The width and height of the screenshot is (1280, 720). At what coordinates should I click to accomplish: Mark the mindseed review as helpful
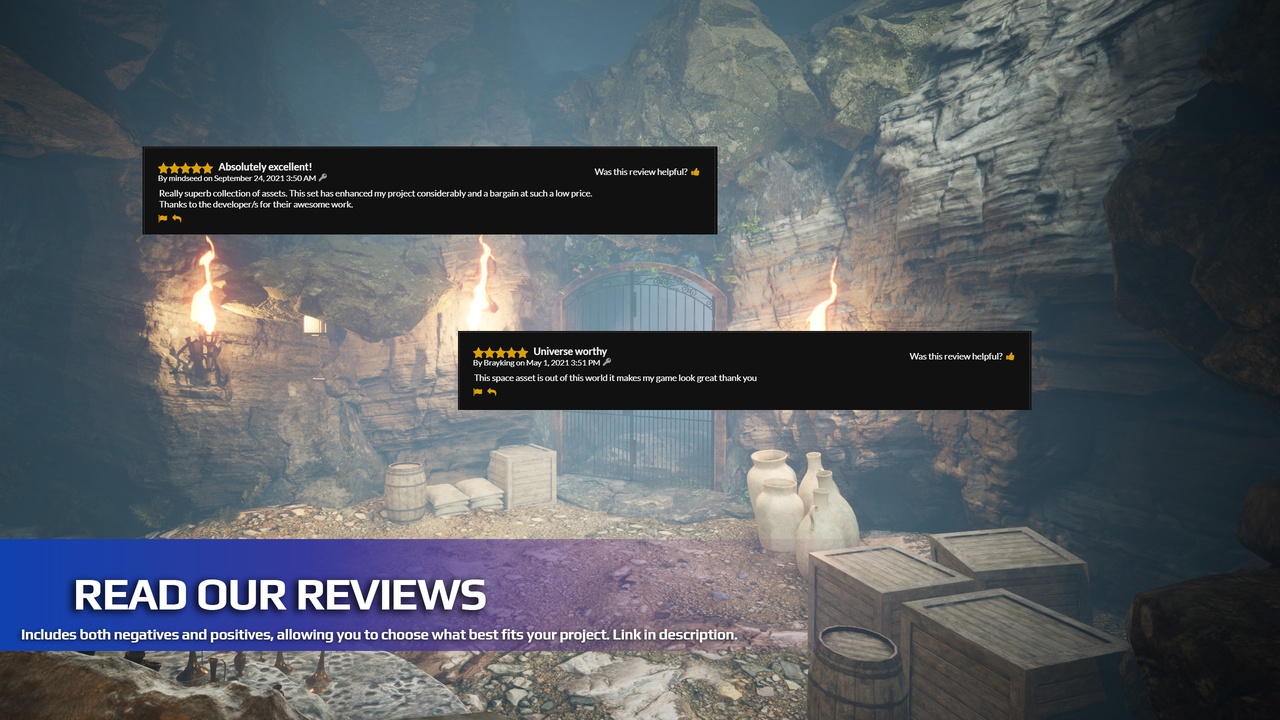(x=695, y=172)
